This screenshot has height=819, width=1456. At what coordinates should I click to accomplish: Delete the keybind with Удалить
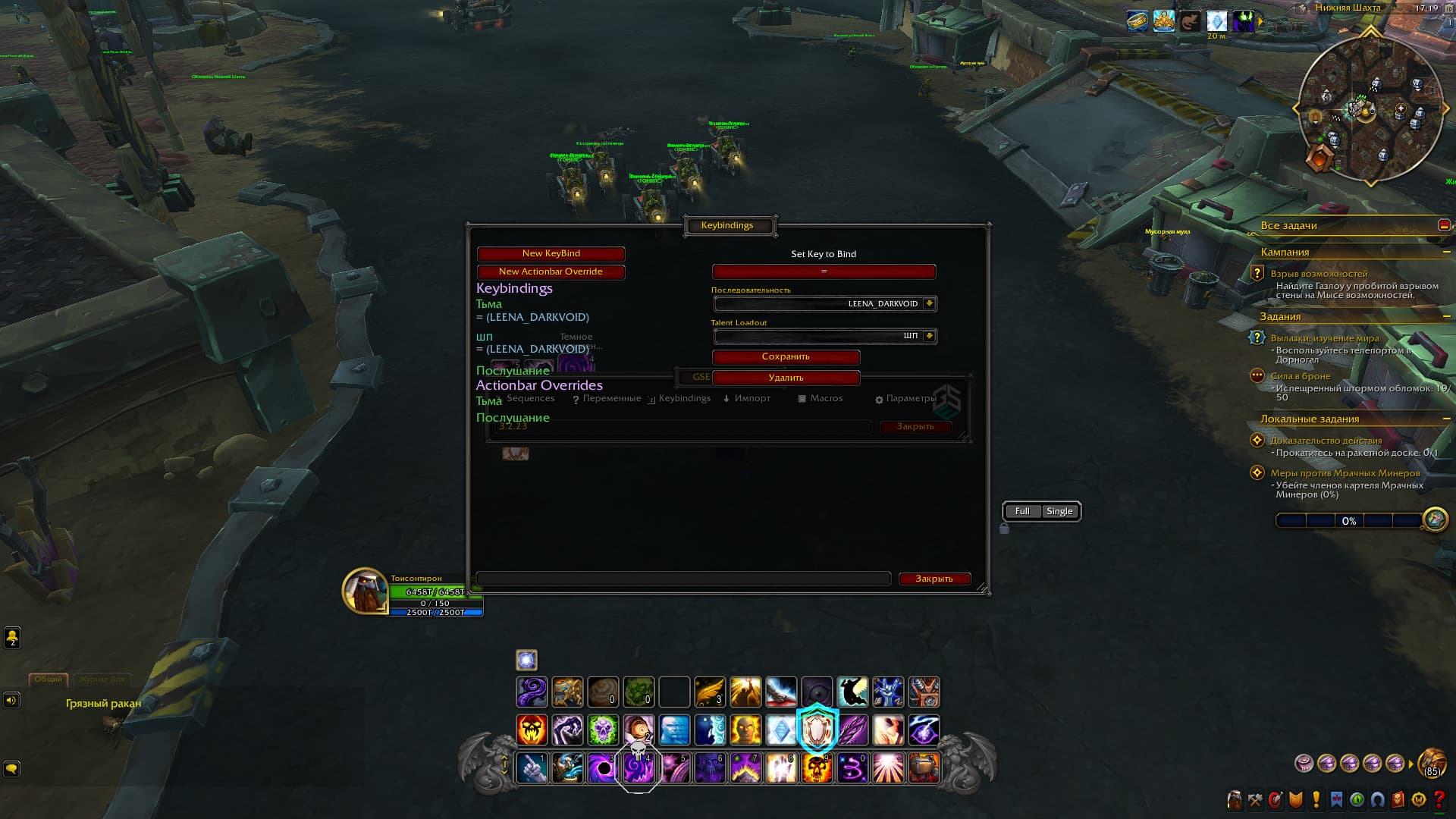[786, 378]
